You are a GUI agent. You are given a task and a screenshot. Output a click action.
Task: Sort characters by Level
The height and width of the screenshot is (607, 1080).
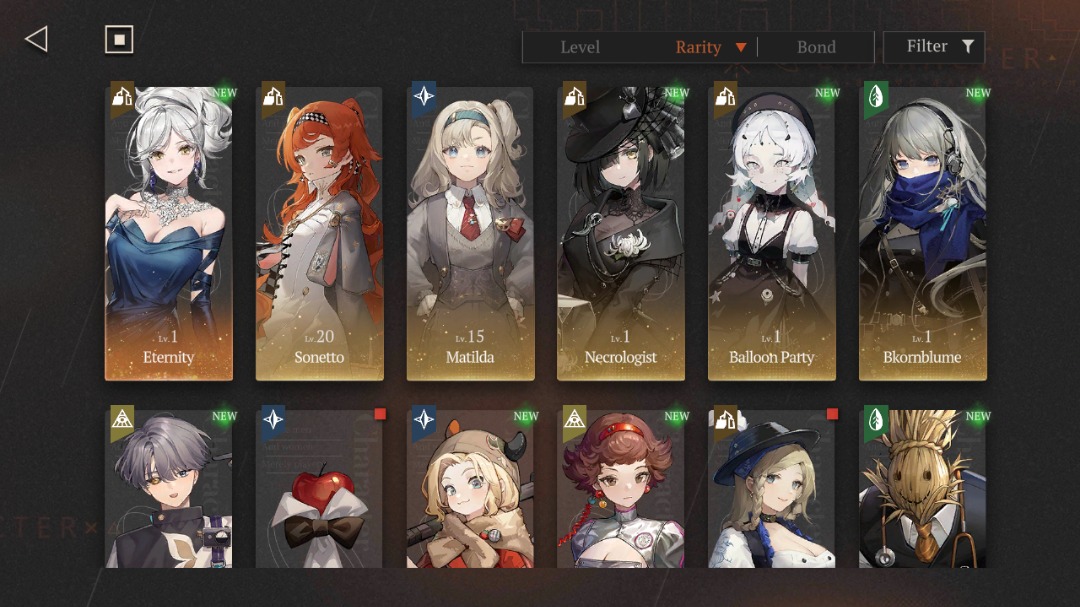(580, 47)
